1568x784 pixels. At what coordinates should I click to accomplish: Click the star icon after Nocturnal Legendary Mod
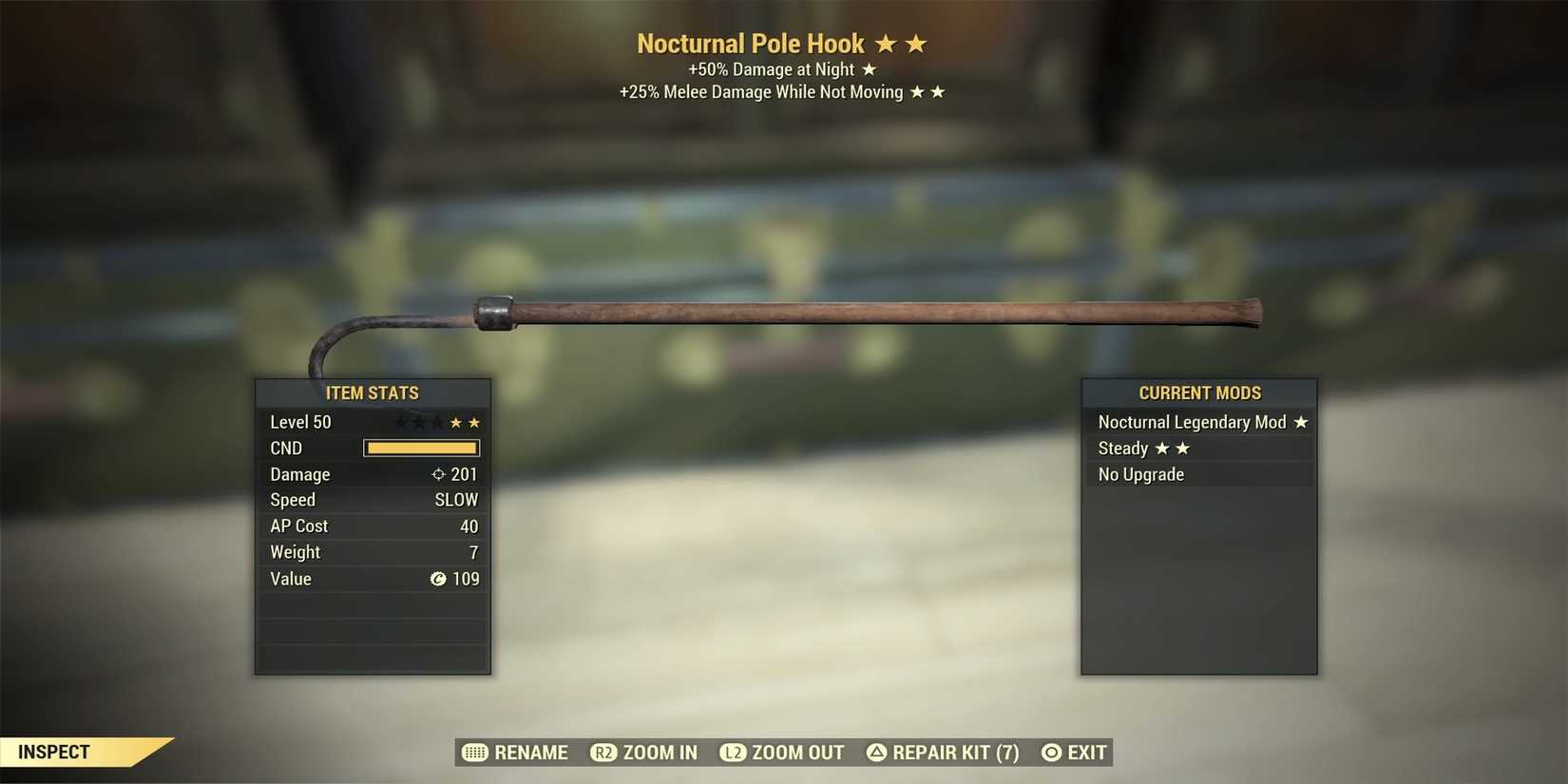tap(1301, 422)
